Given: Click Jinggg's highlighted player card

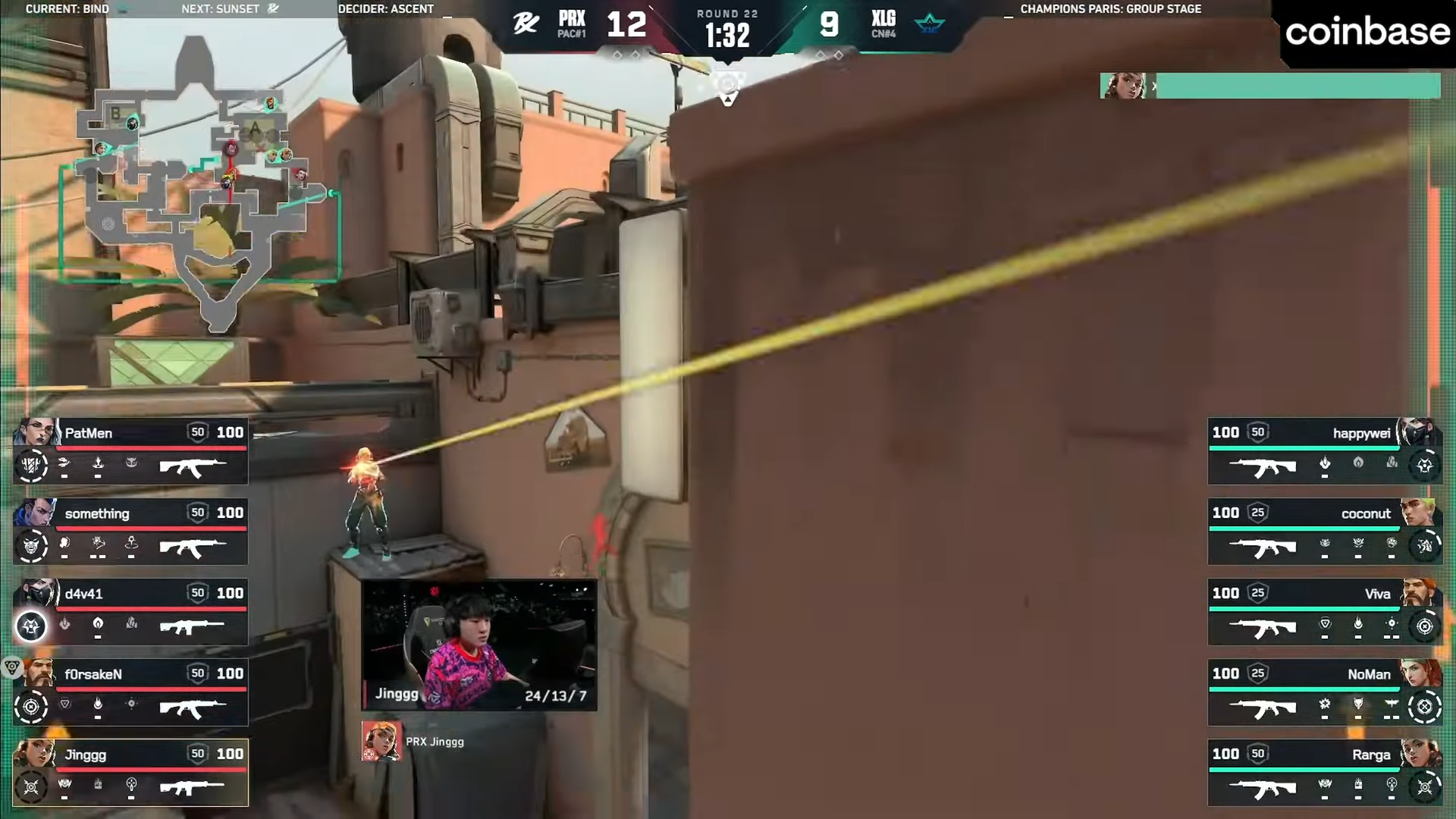Looking at the screenshot, I should (x=130, y=773).
